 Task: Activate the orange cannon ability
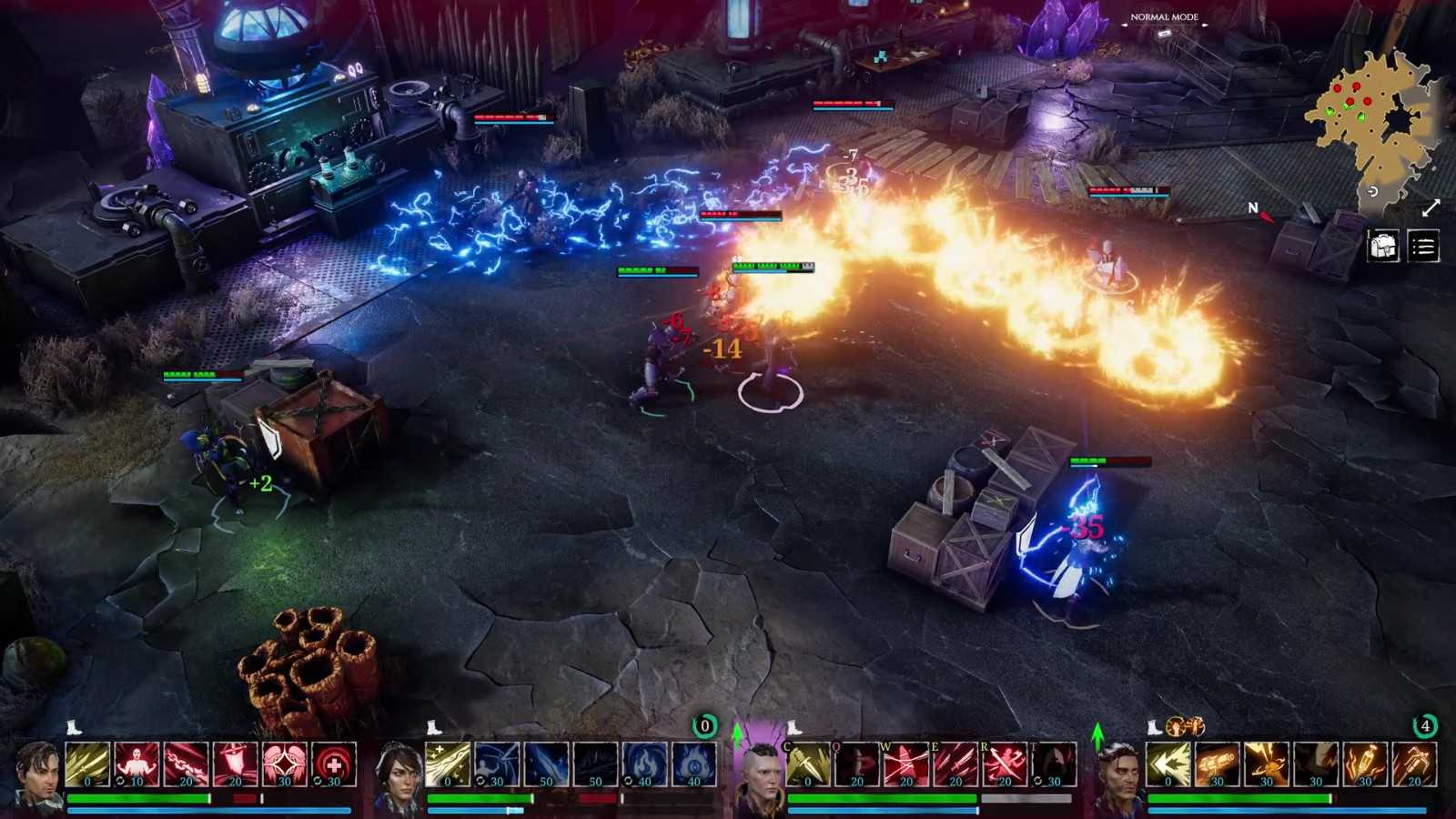point(1218,763)
